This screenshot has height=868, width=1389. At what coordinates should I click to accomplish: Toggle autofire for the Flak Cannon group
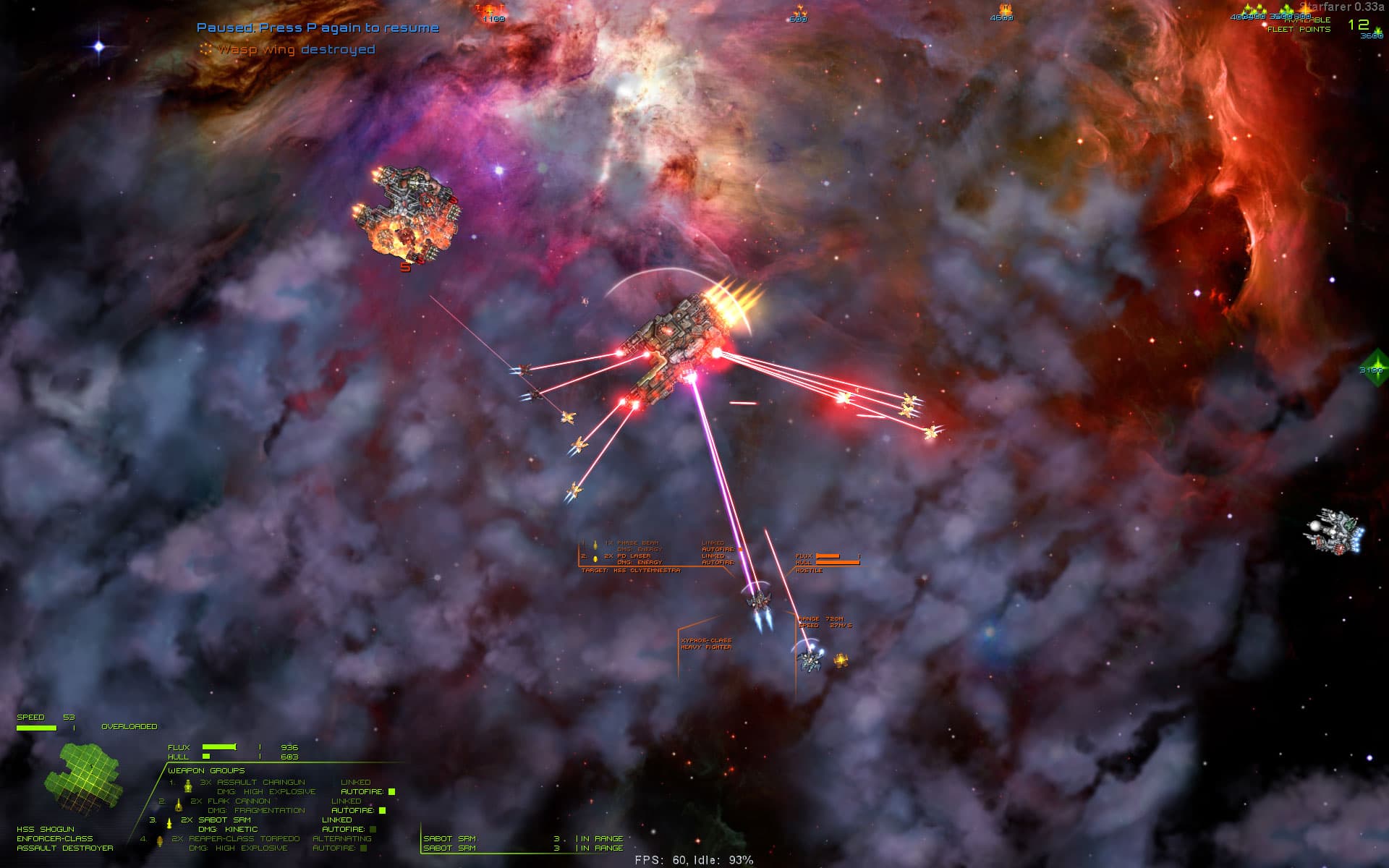tap(381, 811)
